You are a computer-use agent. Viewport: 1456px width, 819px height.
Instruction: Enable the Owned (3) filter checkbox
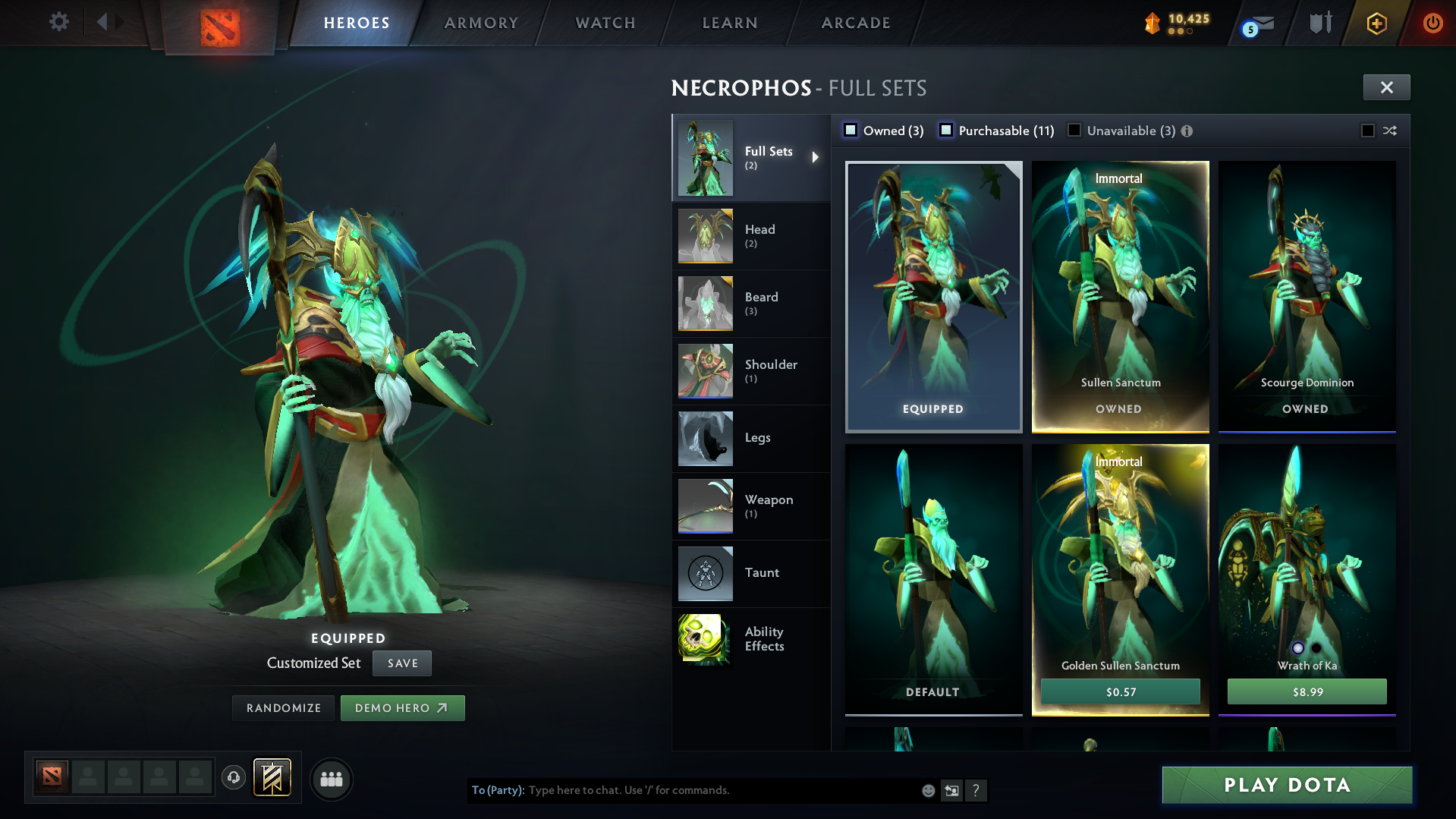[851, 130]
